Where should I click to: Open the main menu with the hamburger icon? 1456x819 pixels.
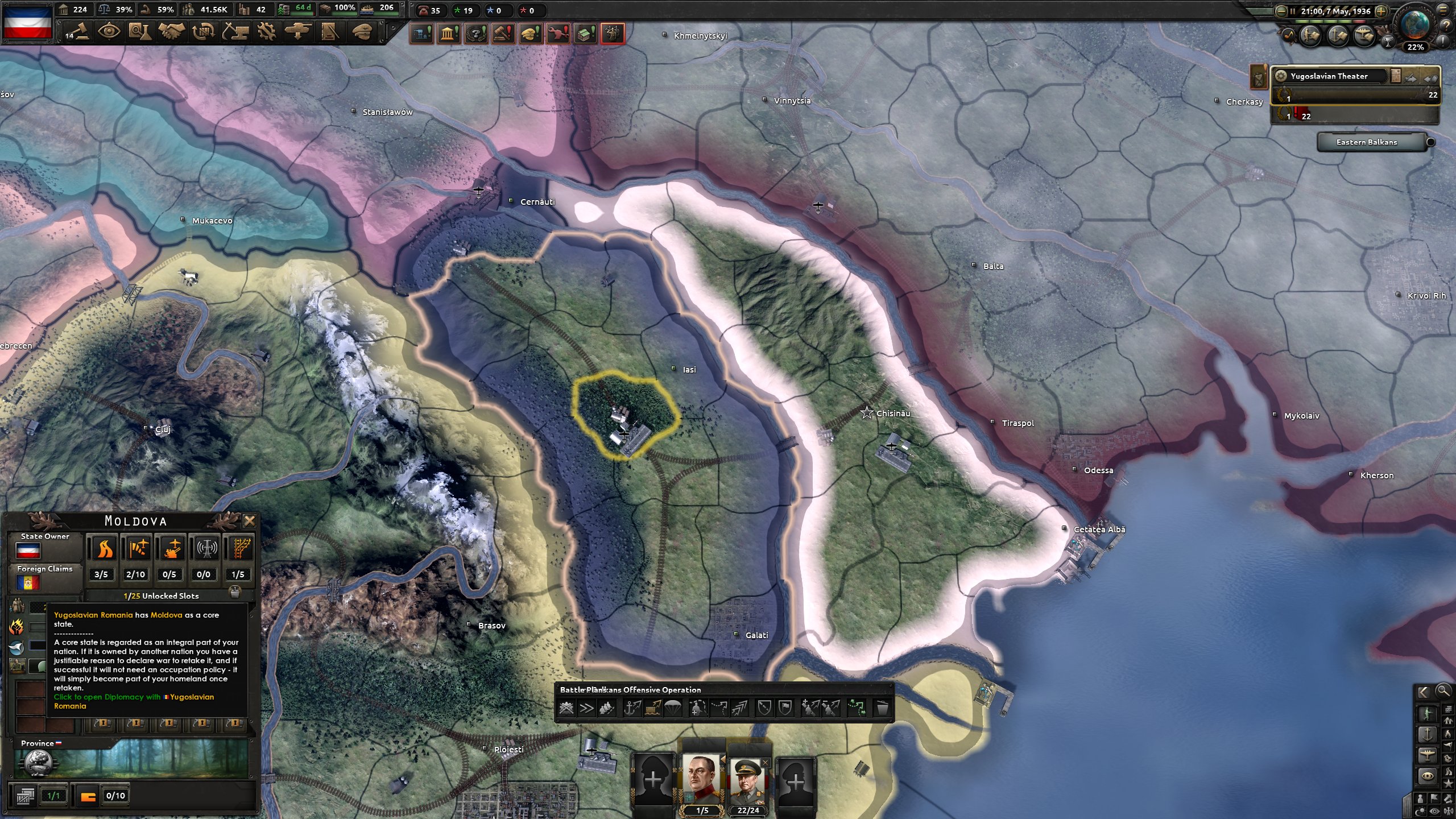tap(1442, 11)
